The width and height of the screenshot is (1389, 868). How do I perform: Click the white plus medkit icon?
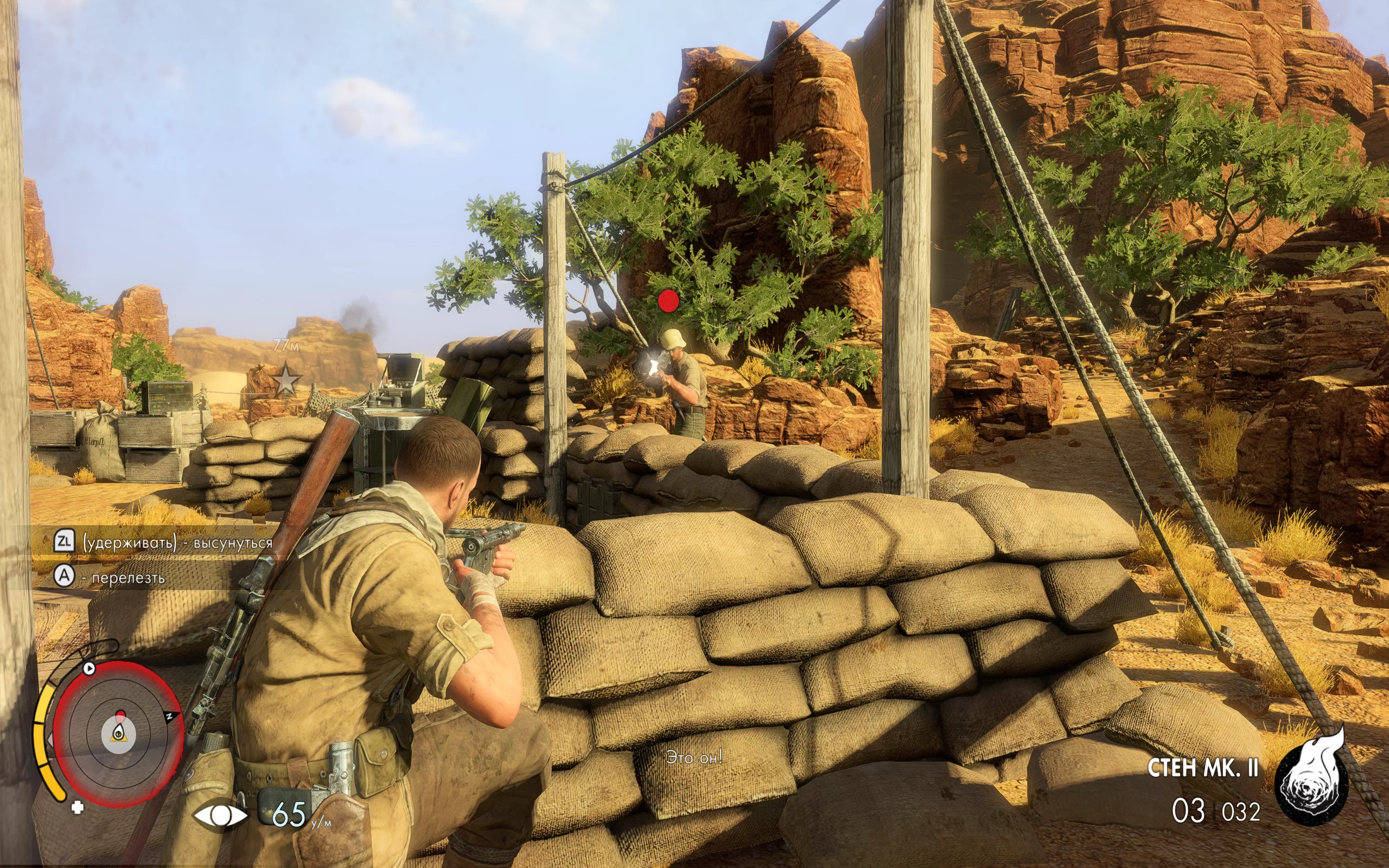[x=78, y=808]
